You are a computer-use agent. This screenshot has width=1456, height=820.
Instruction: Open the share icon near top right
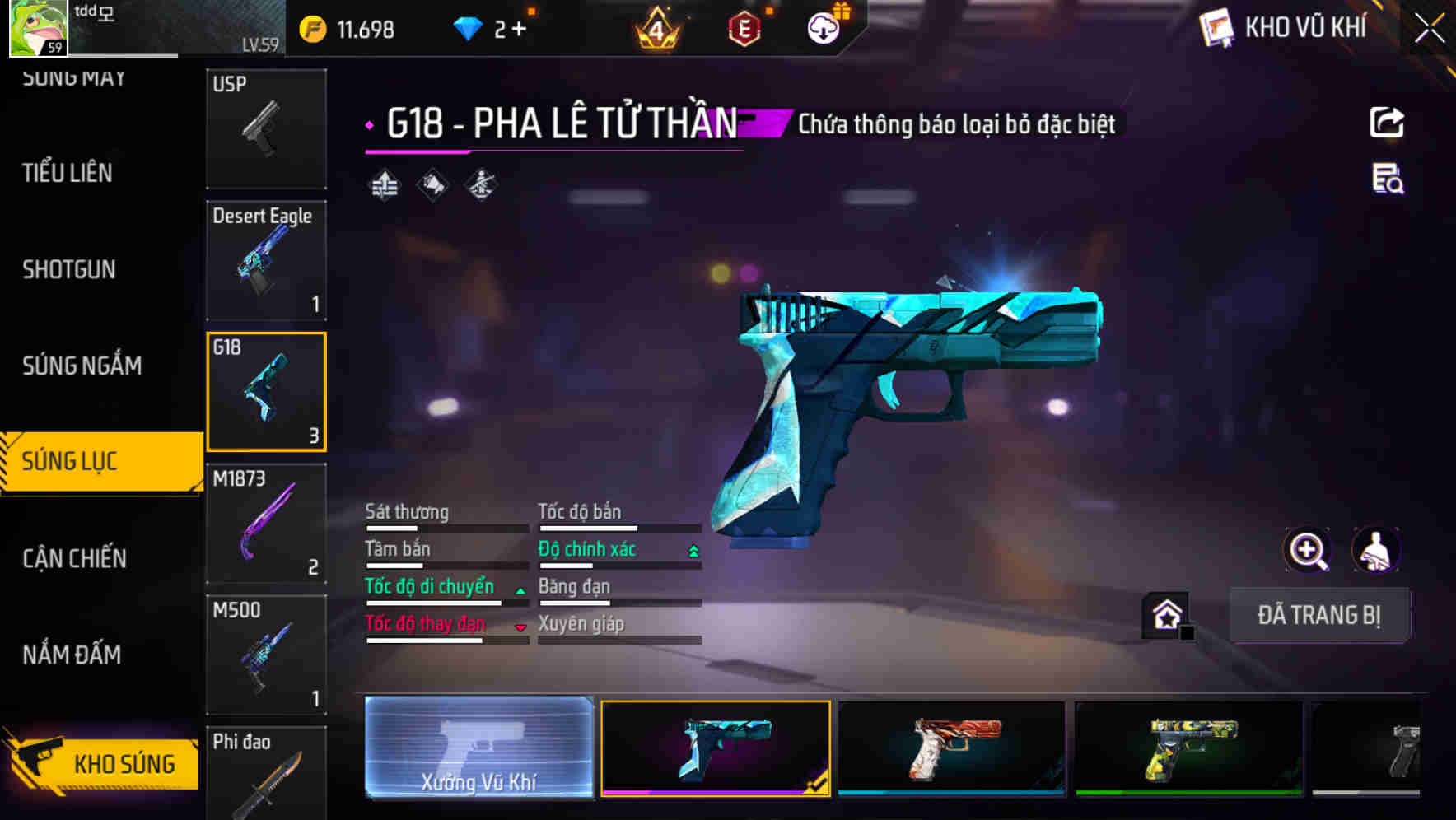[1387, 122]
